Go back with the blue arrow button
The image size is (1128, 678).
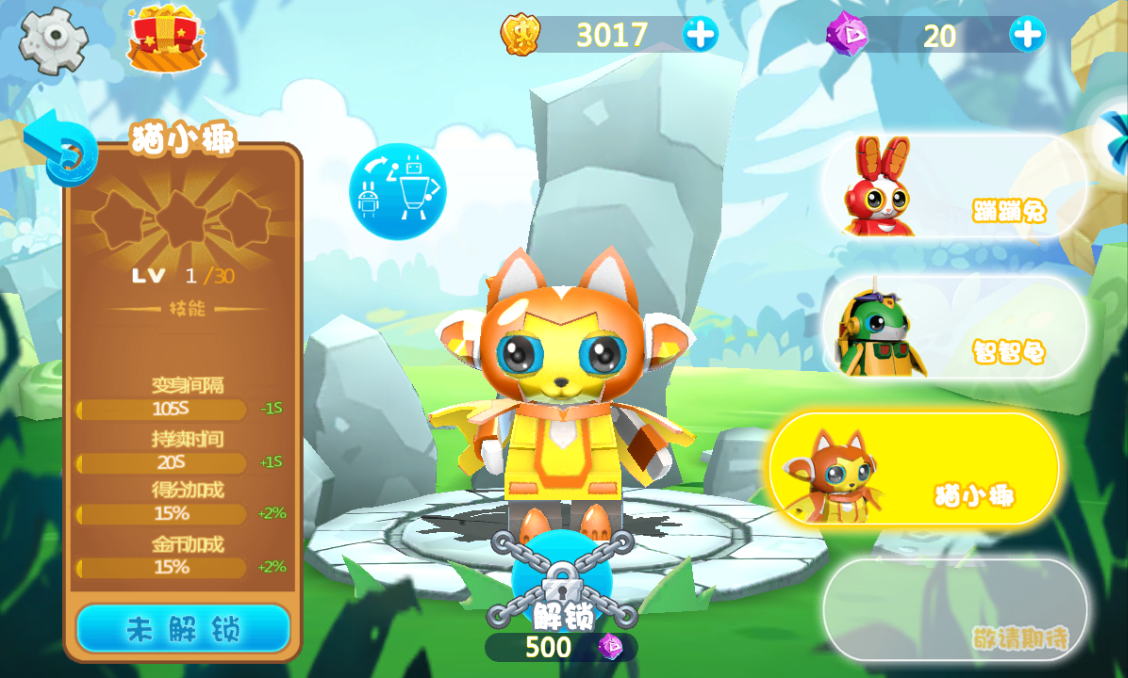pos(58,150)
